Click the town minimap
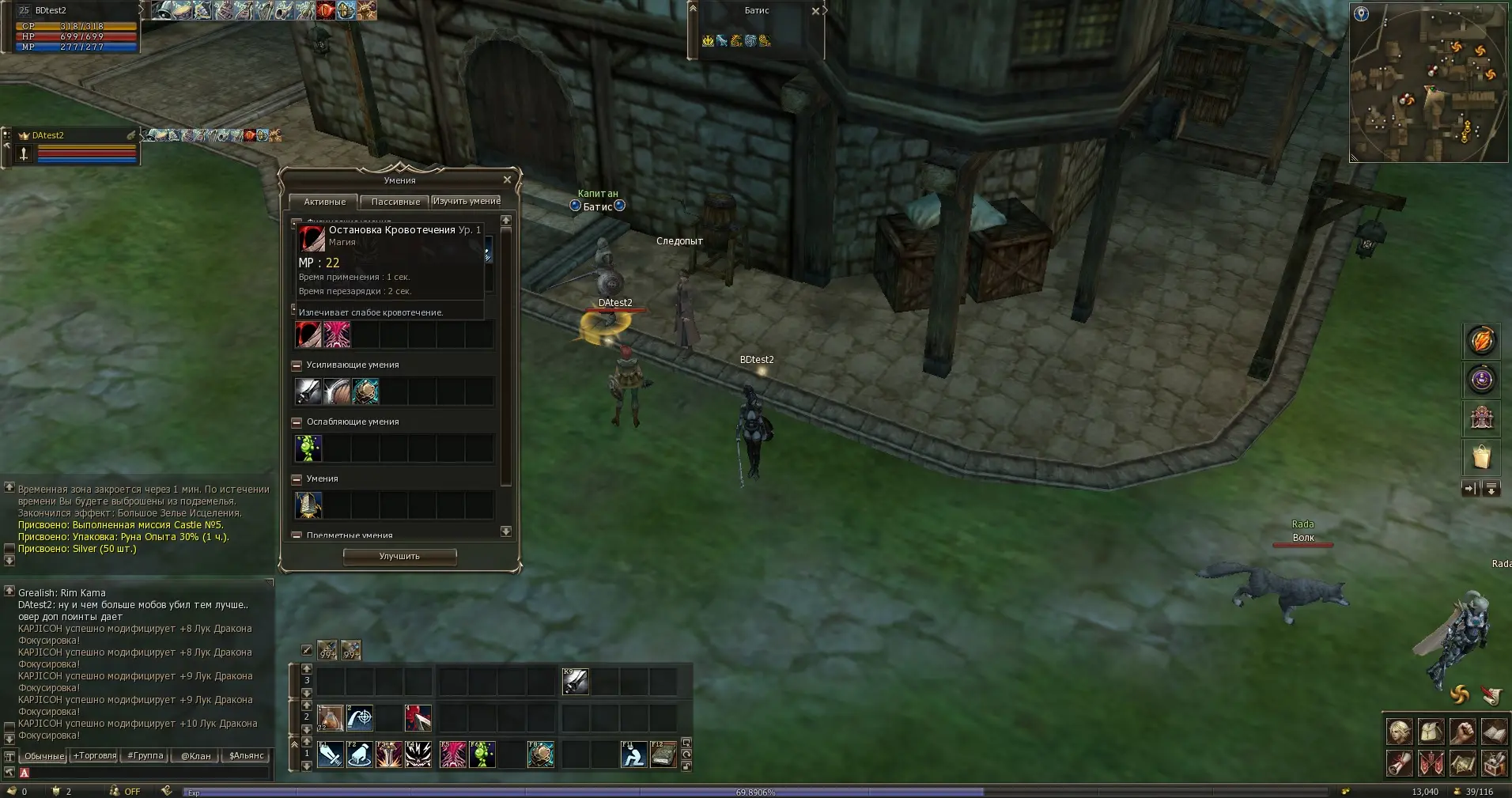1512x798 pixels. click(1428, 83)
